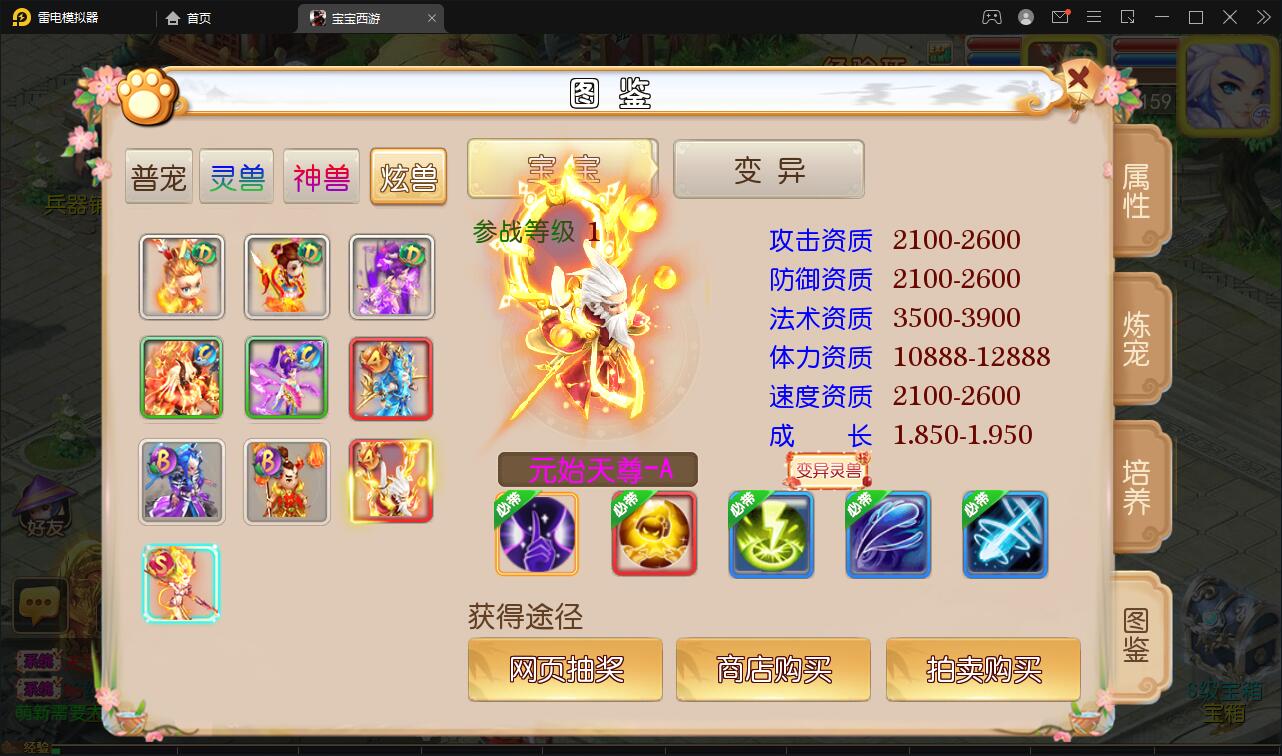Viewport: 1282px width, 756px height.
Task: Select the green lightning skill icon
Action: click(771, 534)
